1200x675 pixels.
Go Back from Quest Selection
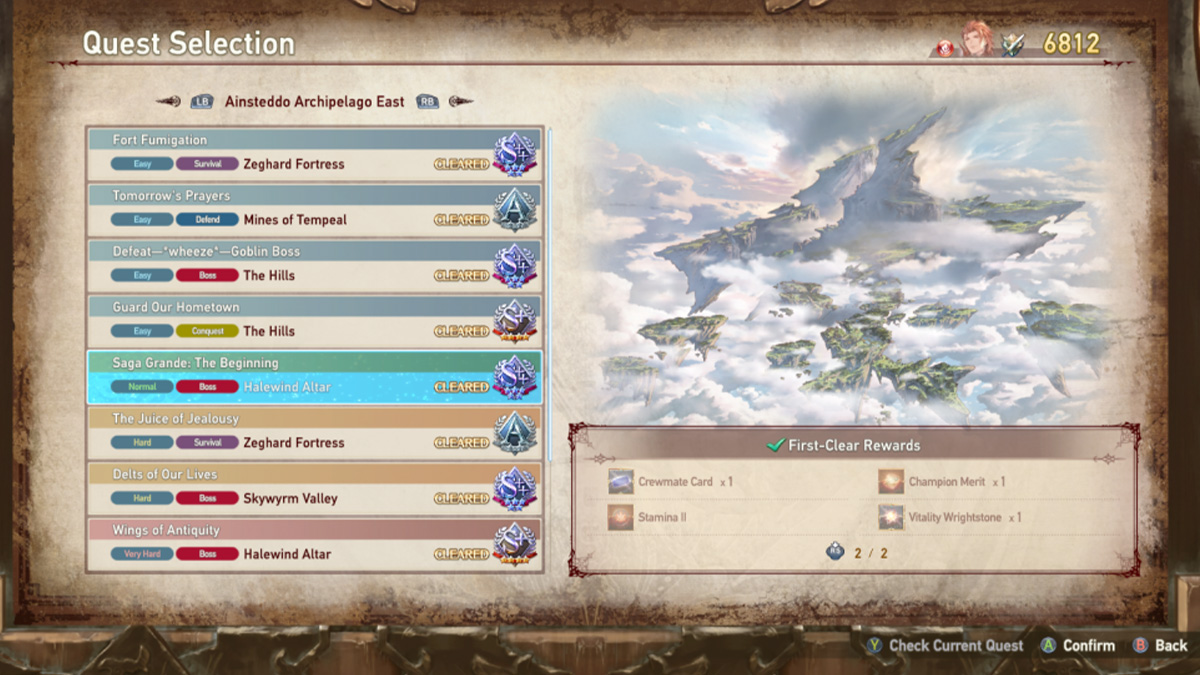click(x=1160, y=646)
